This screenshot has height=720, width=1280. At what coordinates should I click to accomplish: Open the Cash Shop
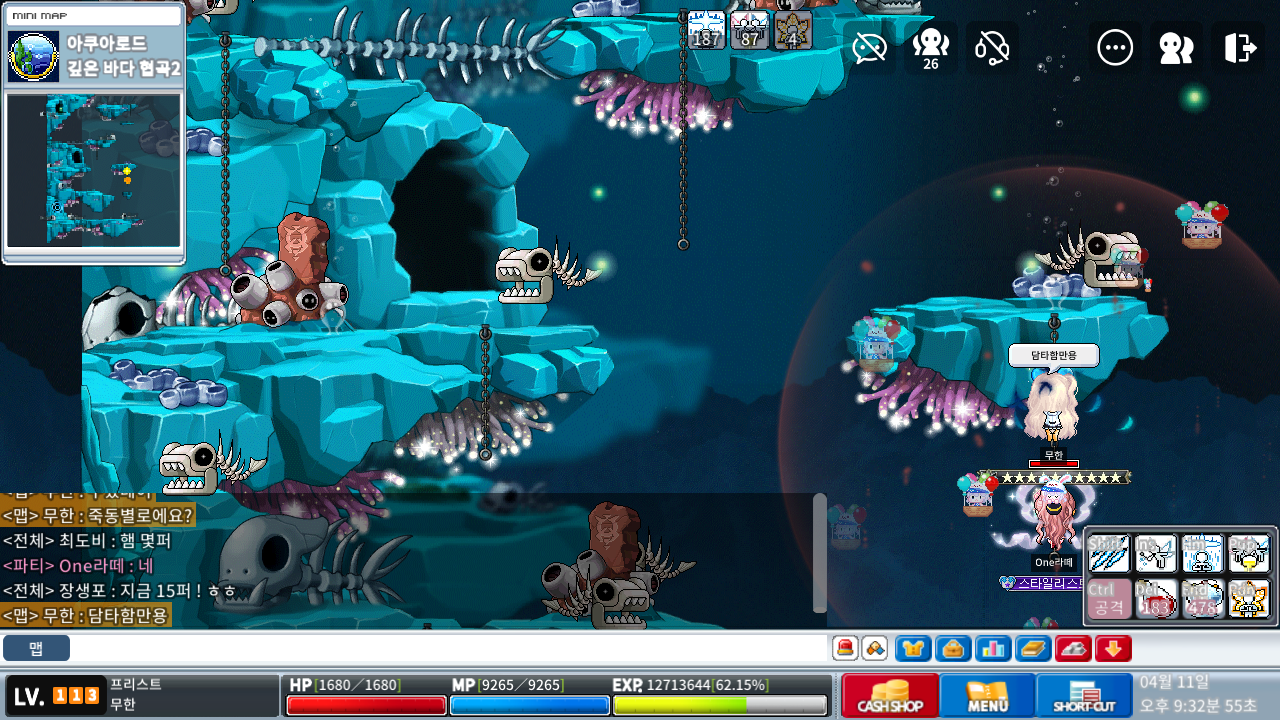[x=890, y=695]
